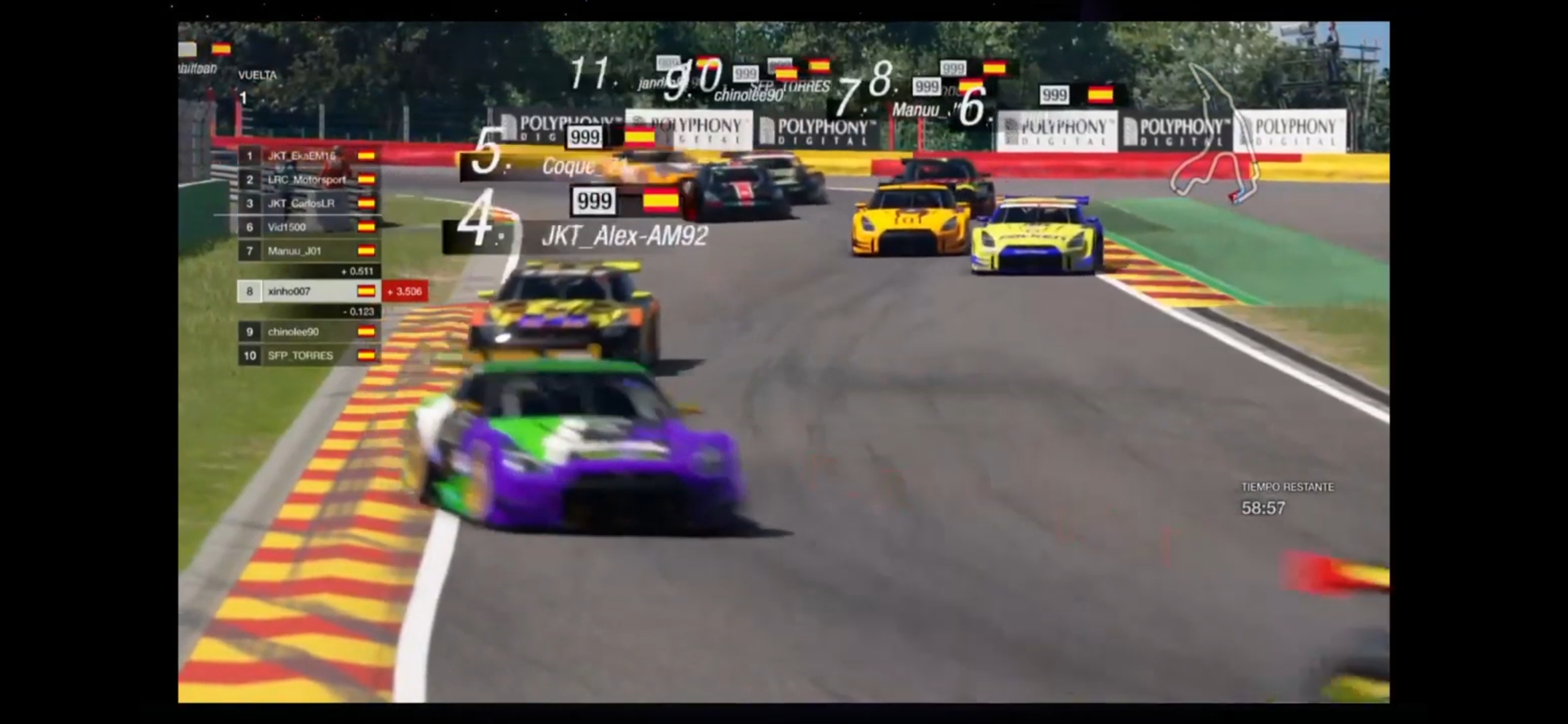Click the Coque driver tag in fifth

click(570, 166)
